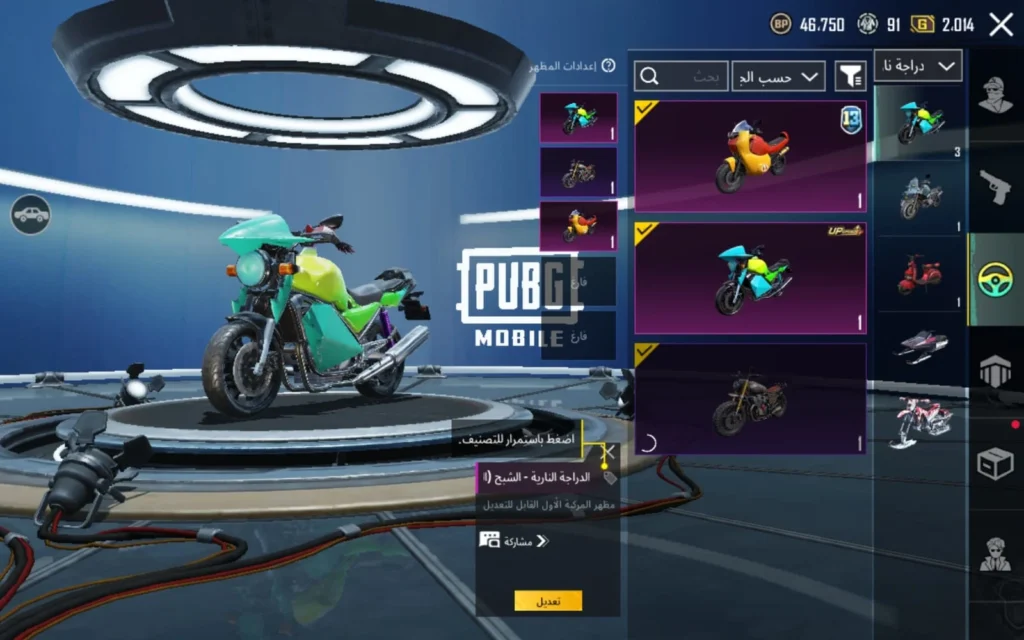Choose the grey sidecar motorcycle category
1024x640 pixels.
click(920, 195)
